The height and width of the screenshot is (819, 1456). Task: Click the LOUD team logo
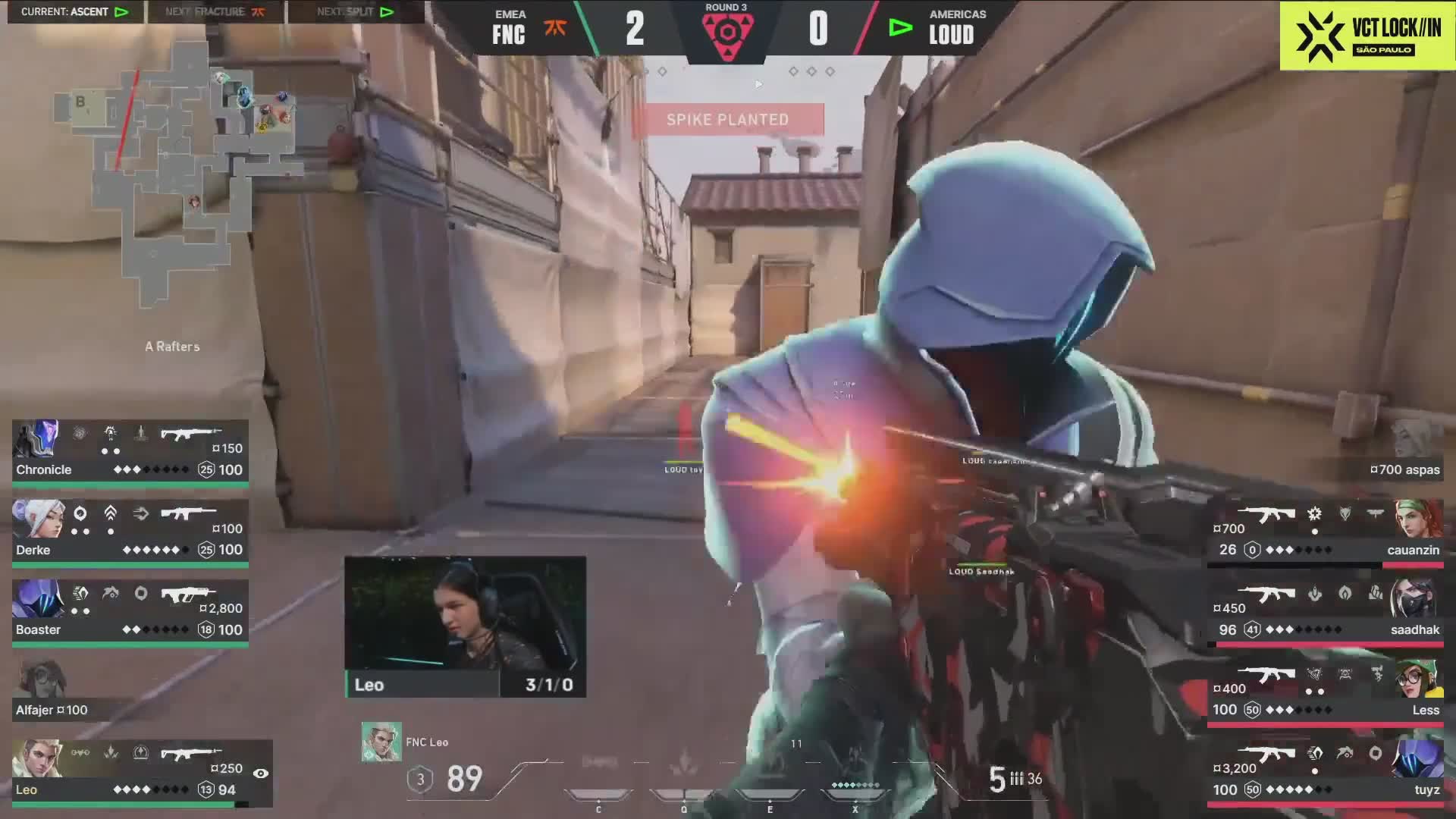900,29
